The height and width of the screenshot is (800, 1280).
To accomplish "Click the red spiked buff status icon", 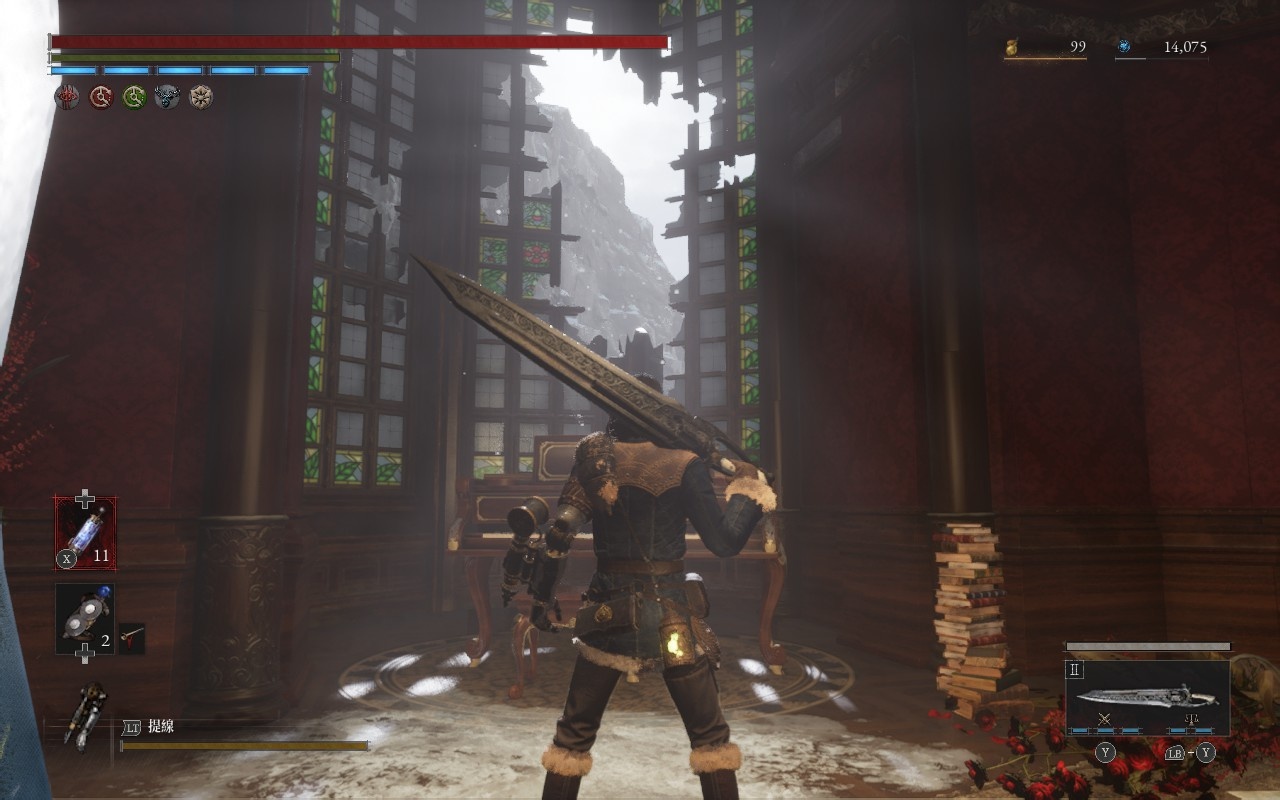I will [68, 97].
